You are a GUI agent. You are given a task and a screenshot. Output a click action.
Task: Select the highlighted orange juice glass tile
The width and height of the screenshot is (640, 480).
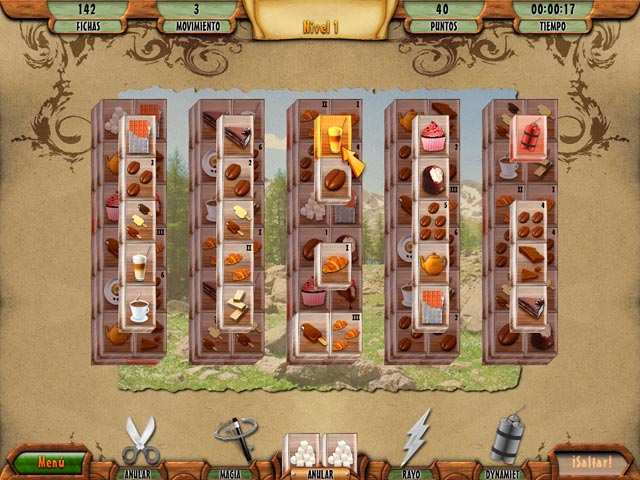334,137
